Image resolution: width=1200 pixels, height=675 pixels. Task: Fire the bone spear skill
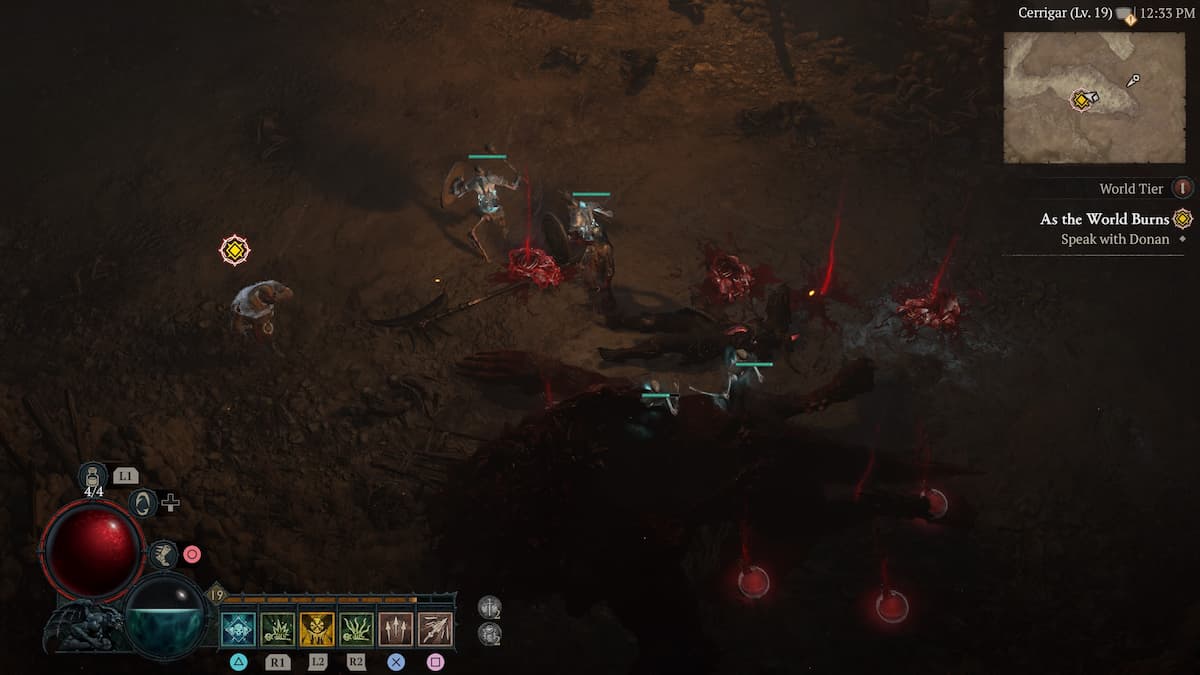[x=435, y=629]
